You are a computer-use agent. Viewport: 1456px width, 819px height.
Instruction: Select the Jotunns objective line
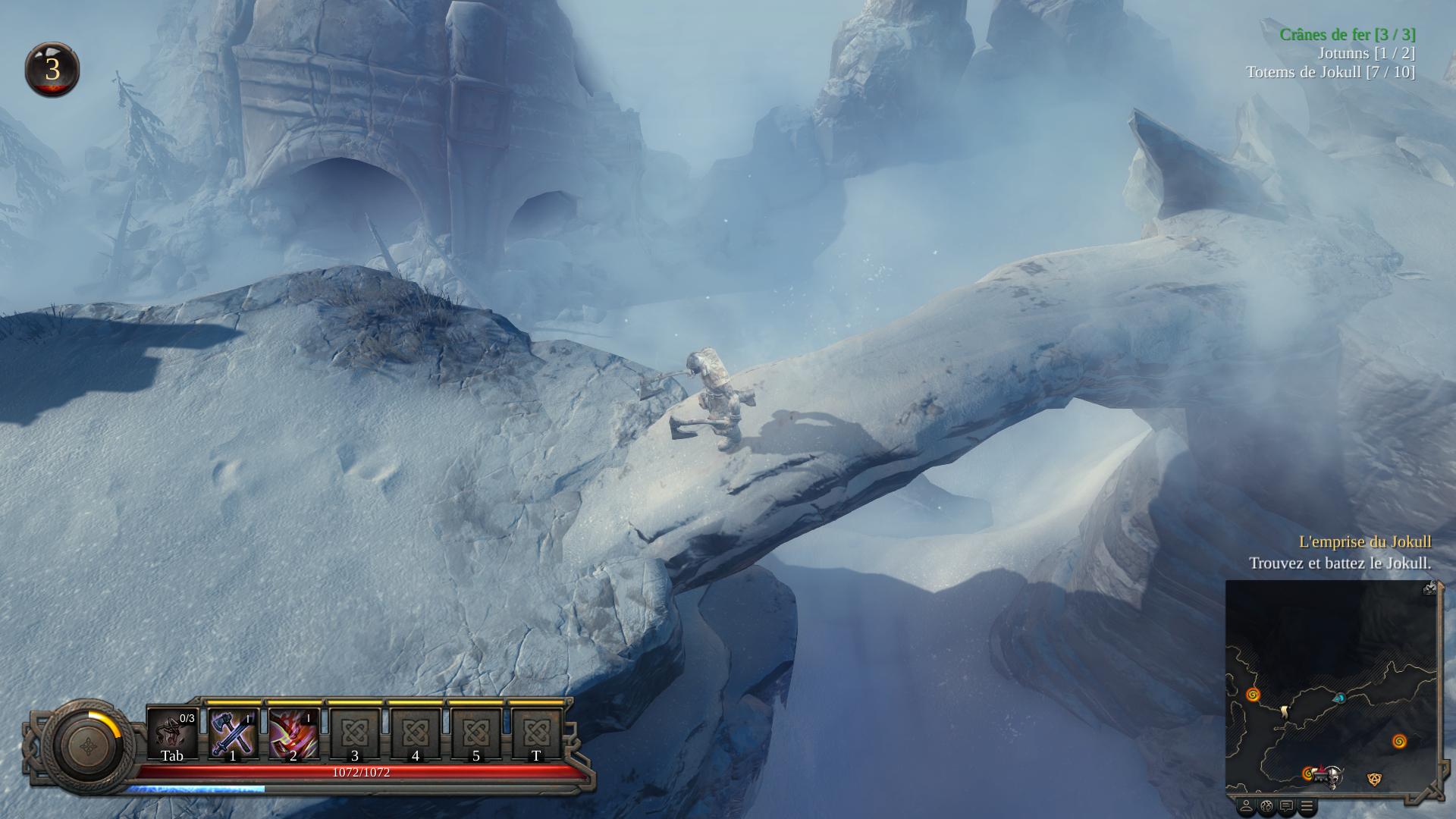(1366, 53)
